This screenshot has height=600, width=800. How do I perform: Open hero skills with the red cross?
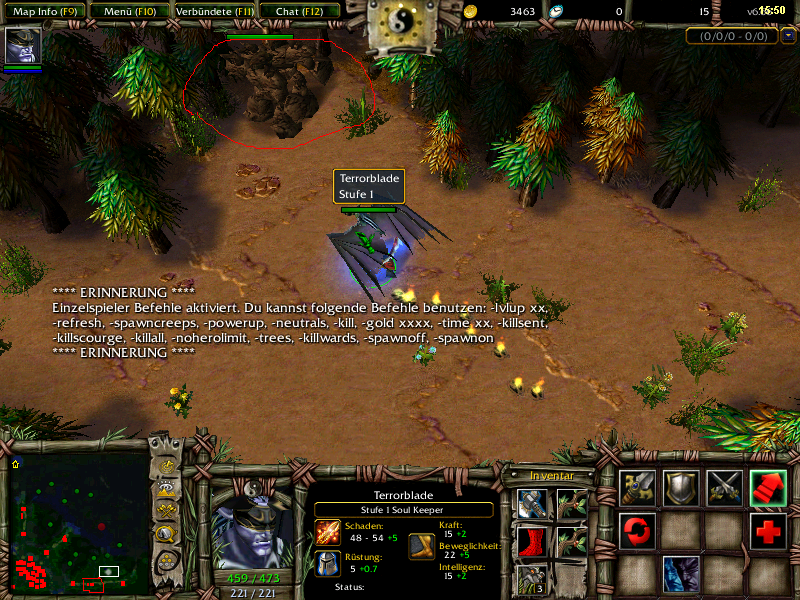769,531
